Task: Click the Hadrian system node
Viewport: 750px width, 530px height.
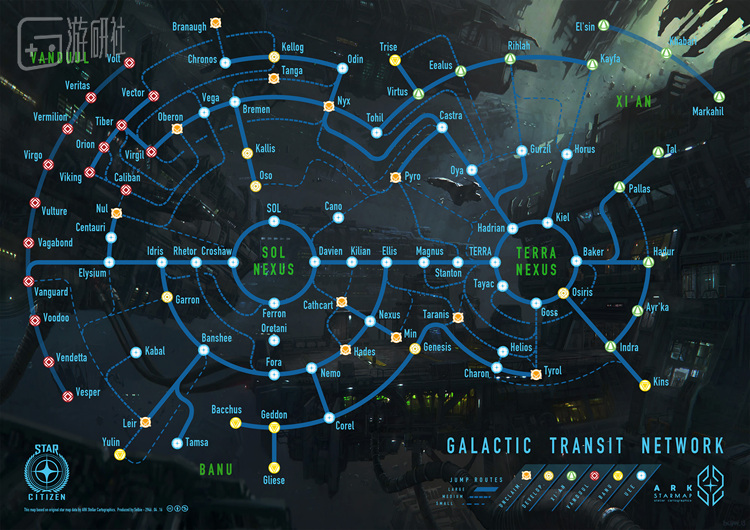Action: tap(512, 227)
